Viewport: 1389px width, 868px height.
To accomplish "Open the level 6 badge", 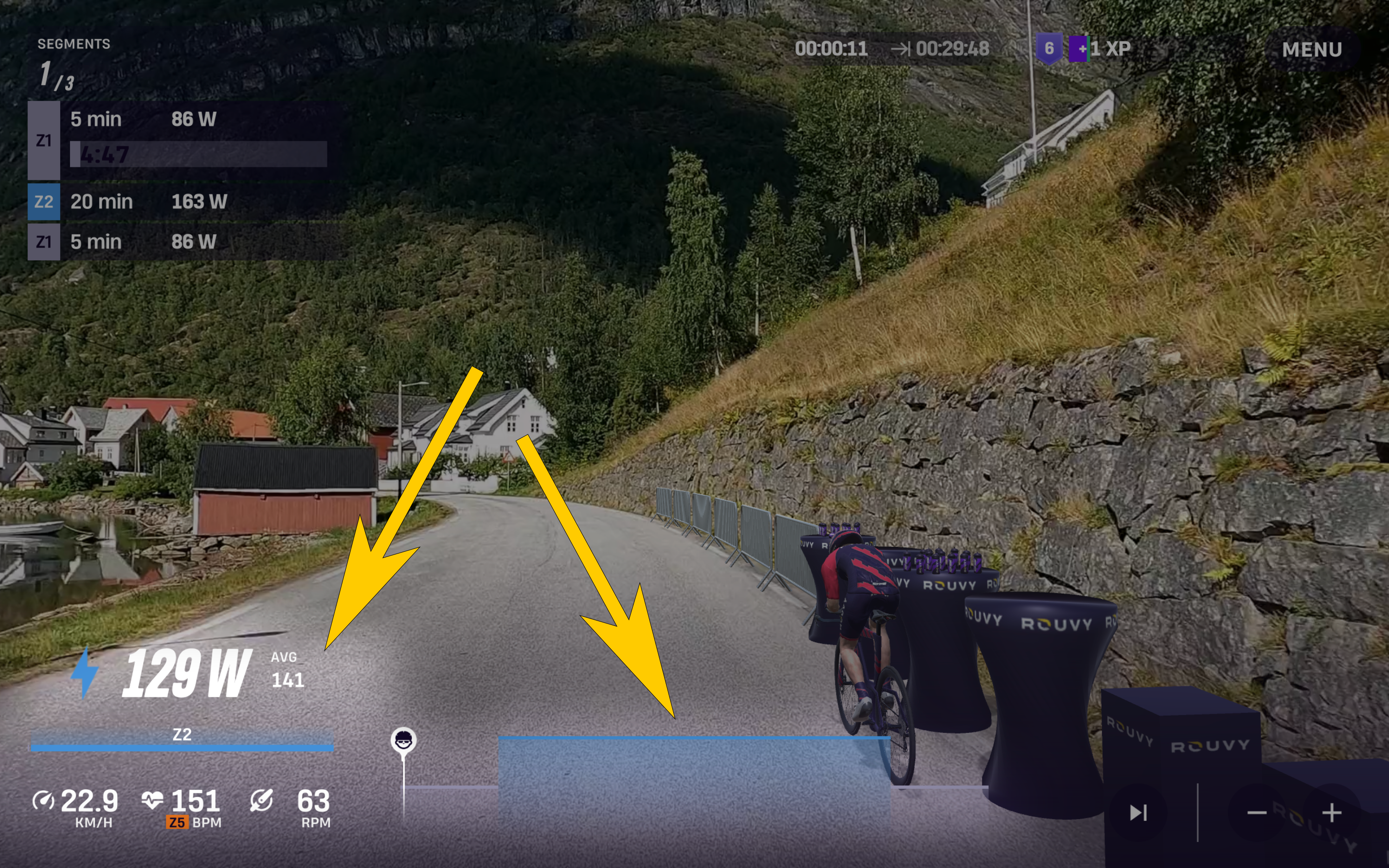I will coord(1049,49).
